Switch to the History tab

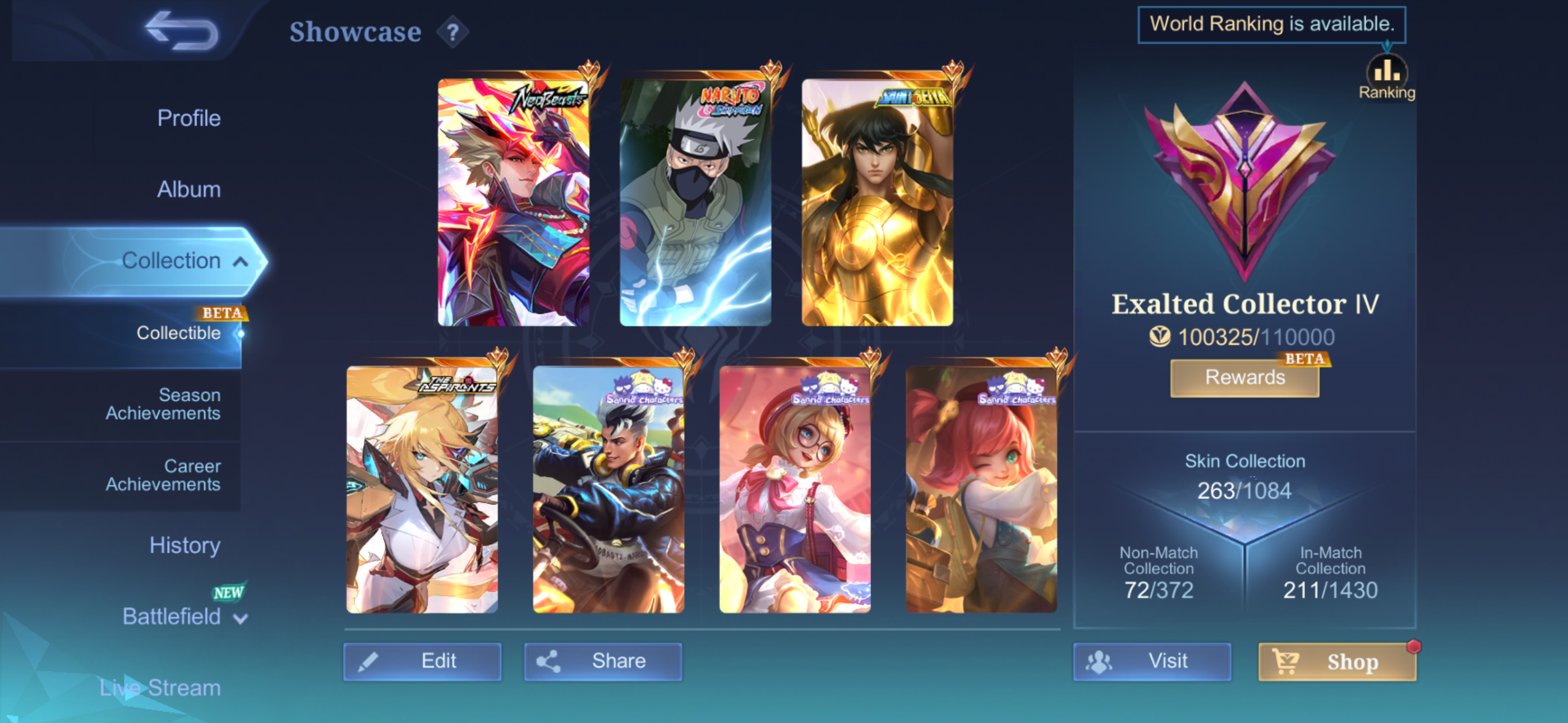[185, 545]
